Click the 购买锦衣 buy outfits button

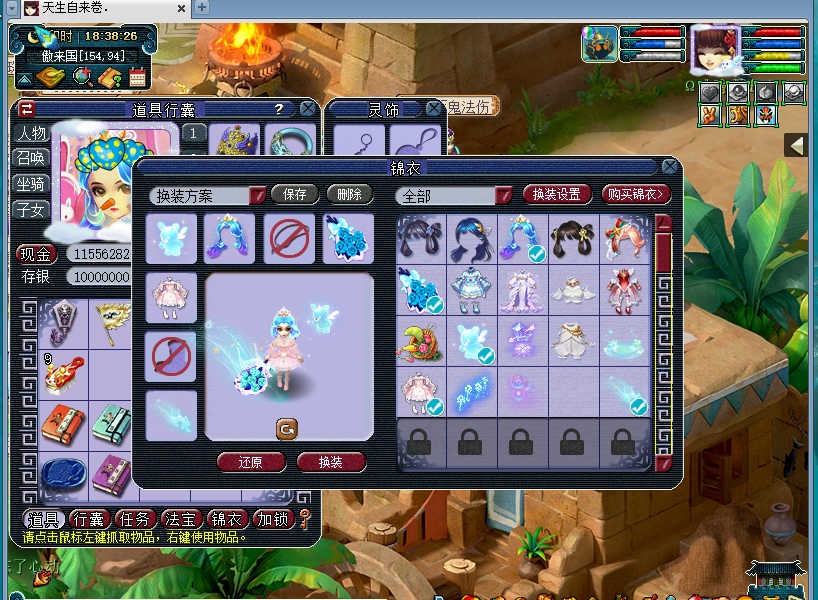(x=638, y=195)
